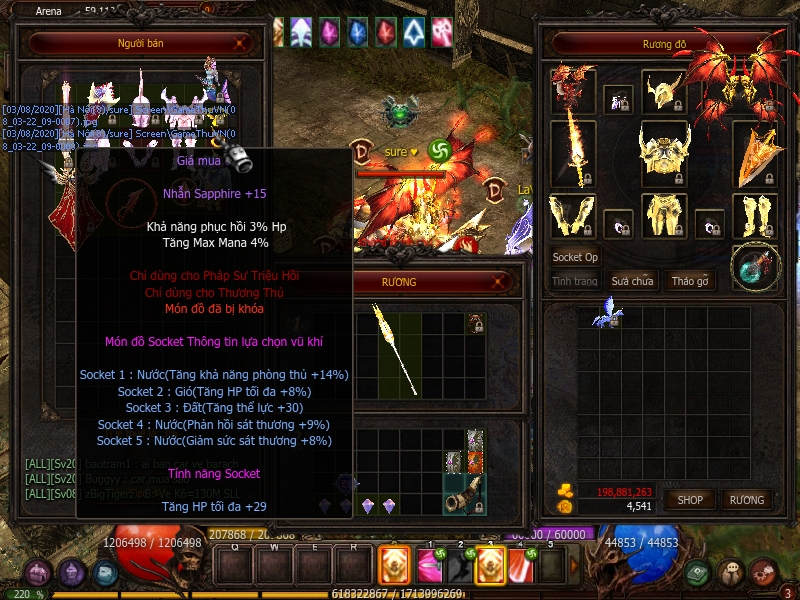
Task: Select the equipped golden gloves slot
Action: tap(572, 216)
